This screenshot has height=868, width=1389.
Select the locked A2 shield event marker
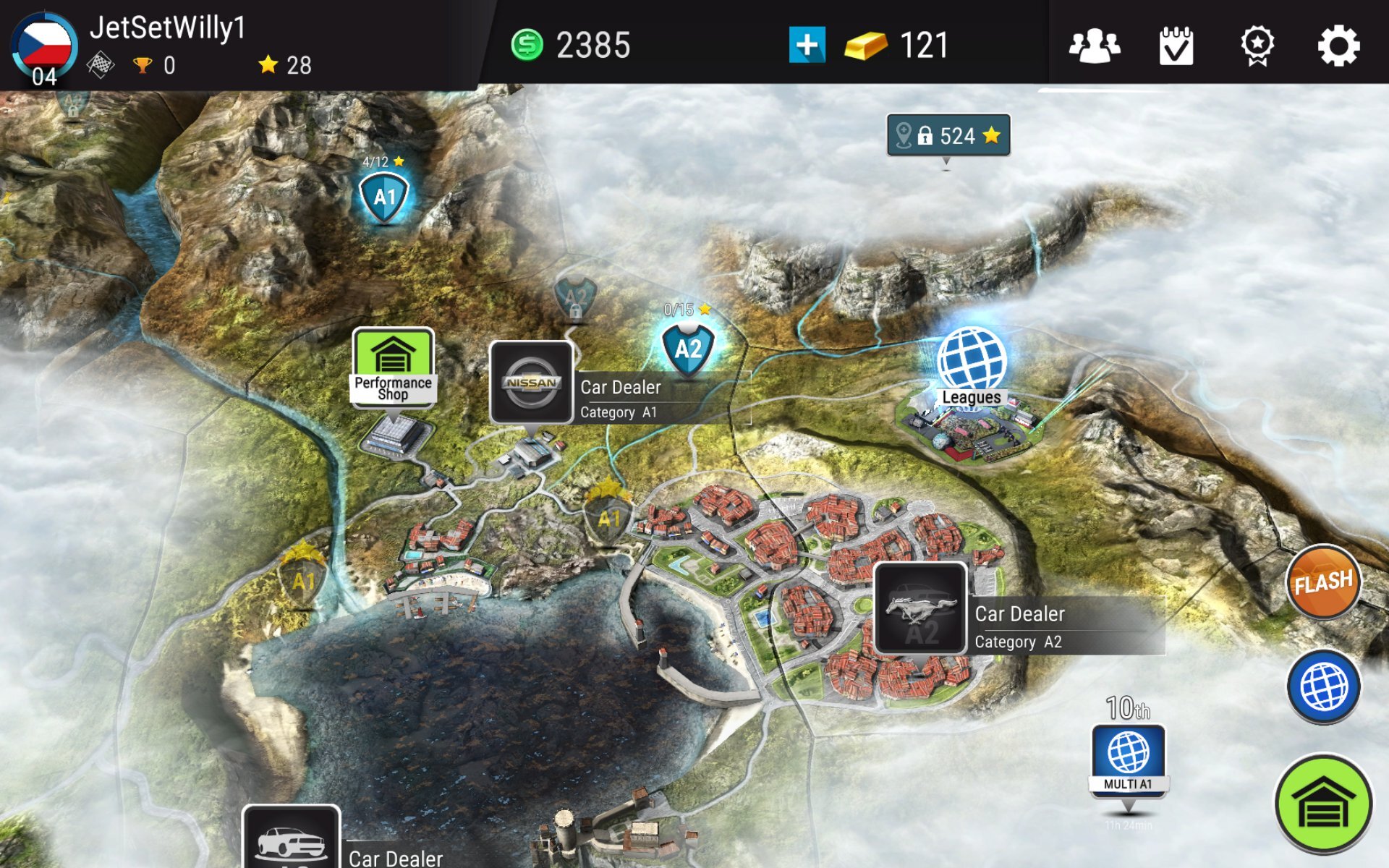(x=575, y=298)
